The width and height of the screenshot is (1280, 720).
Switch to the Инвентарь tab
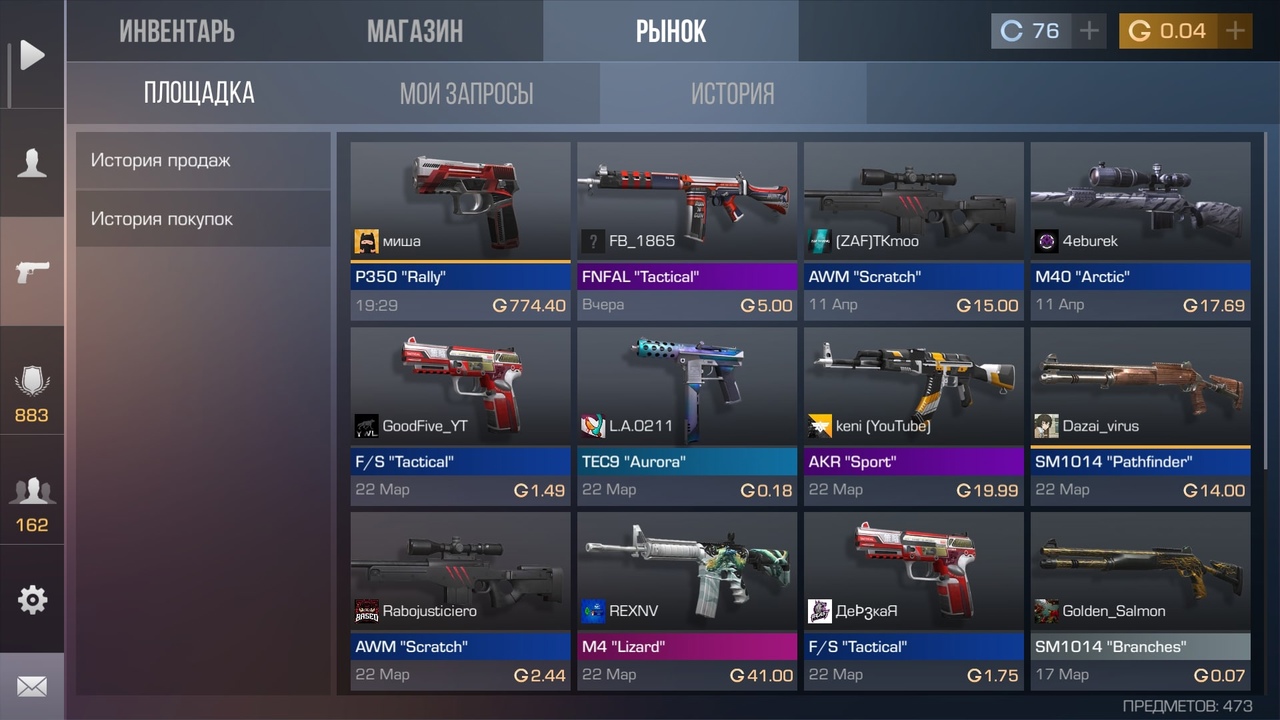click(x=177, y=31)
